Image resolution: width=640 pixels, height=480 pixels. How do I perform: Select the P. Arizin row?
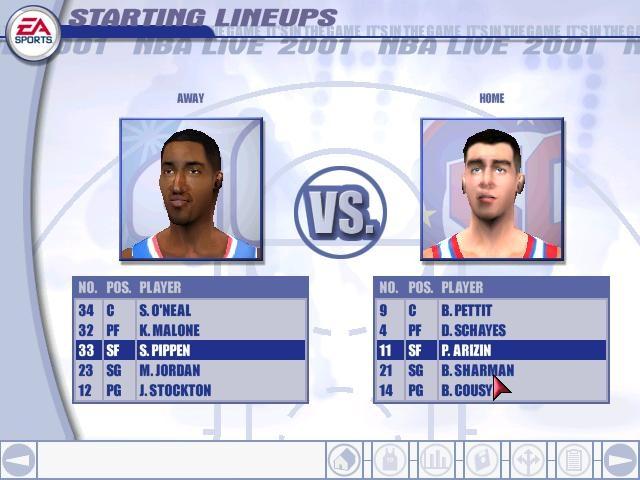[491, 350]
